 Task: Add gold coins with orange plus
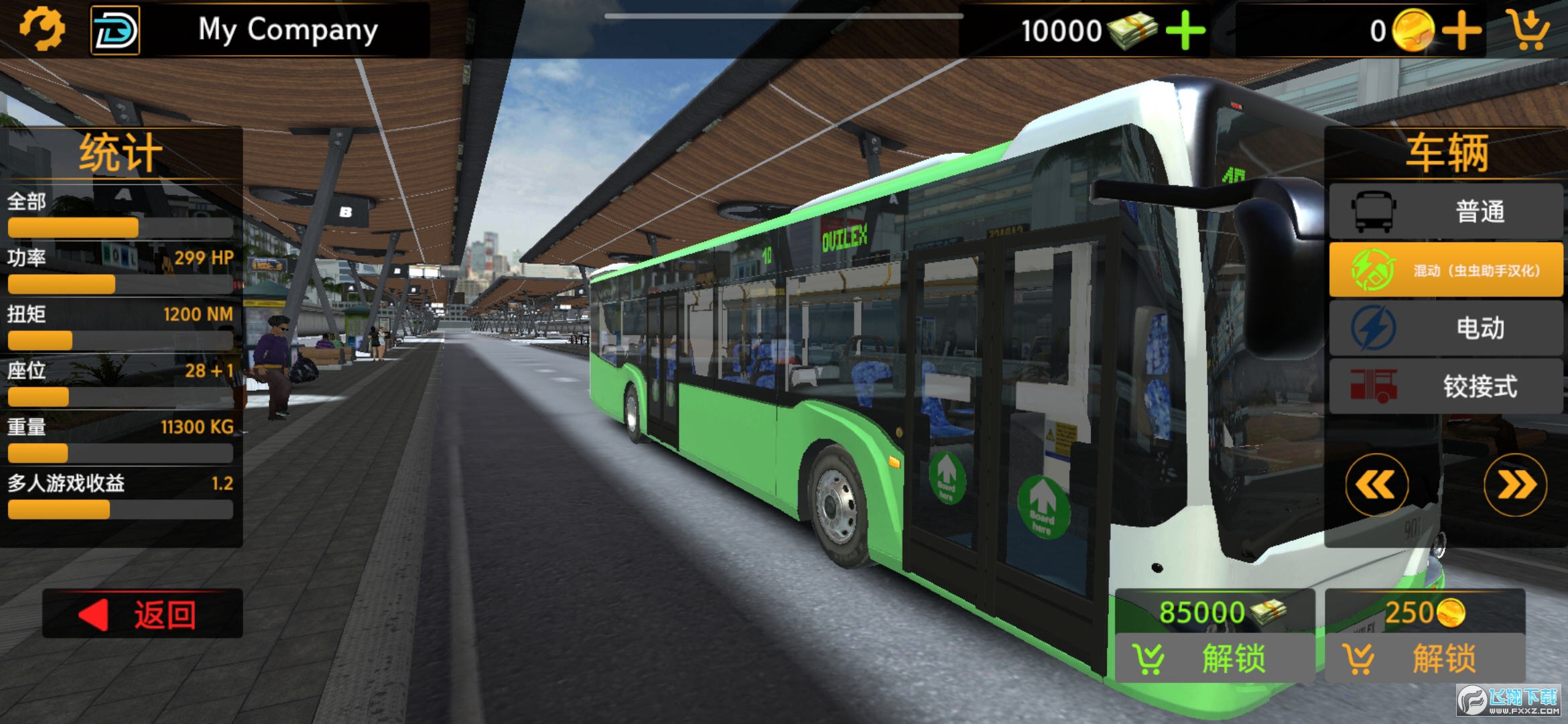(x=1462, y=31)
